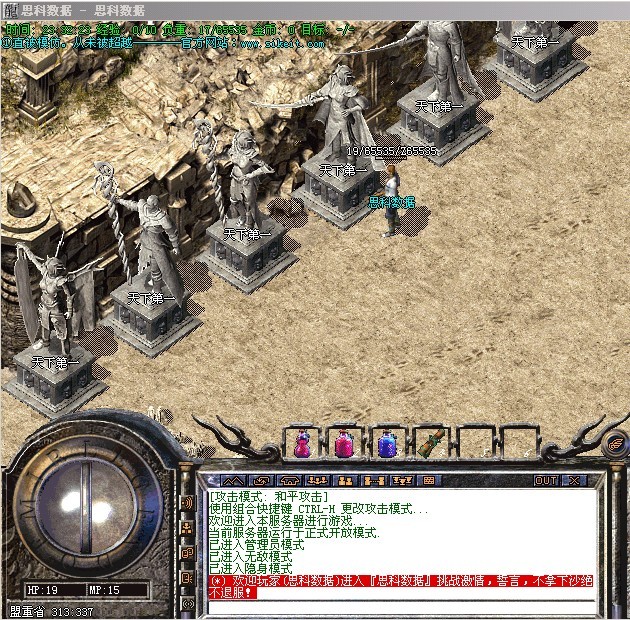Click the window title bar icon

[12, 9]
